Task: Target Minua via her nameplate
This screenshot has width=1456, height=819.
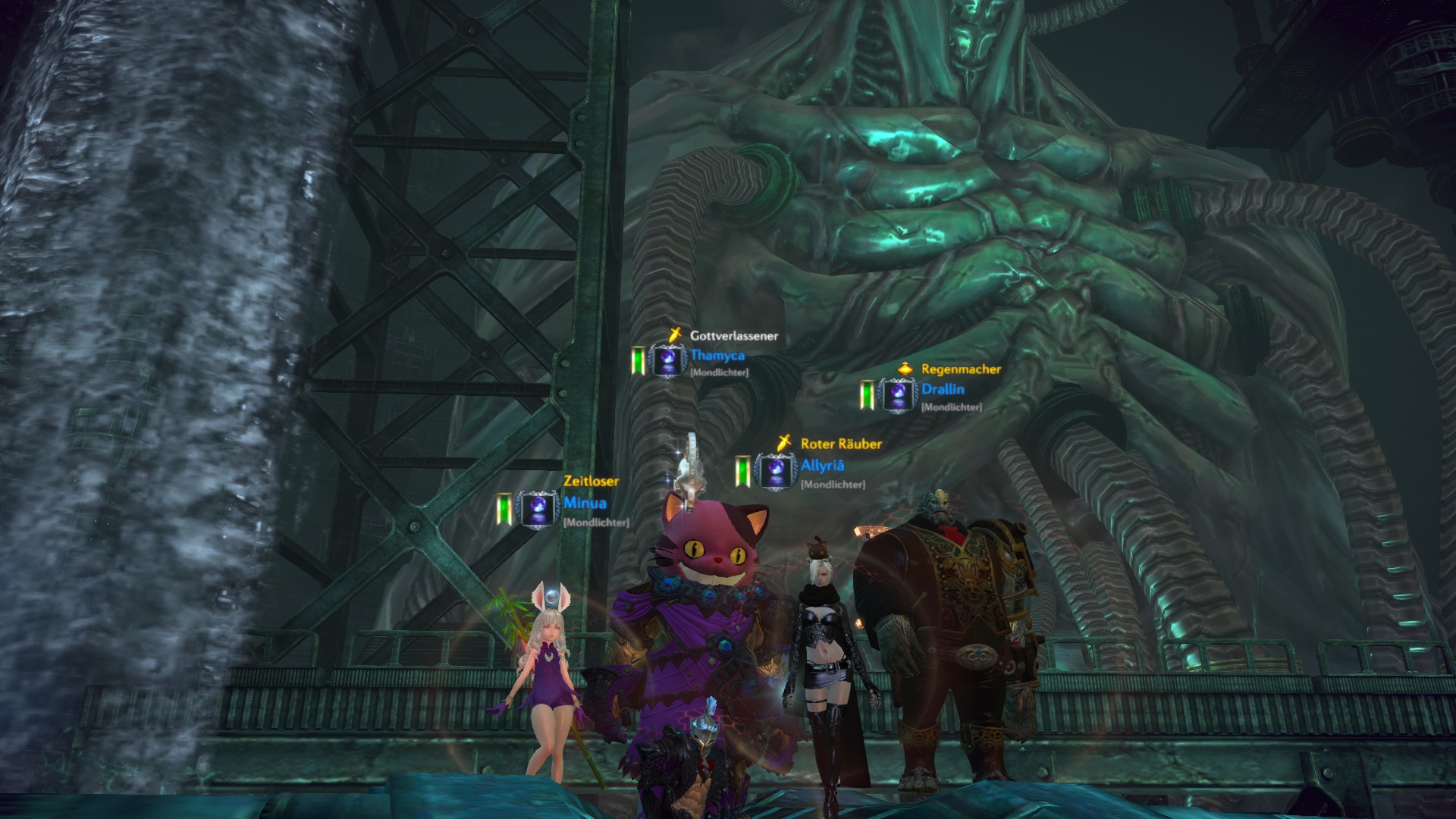Action: (x=585, y=504)
